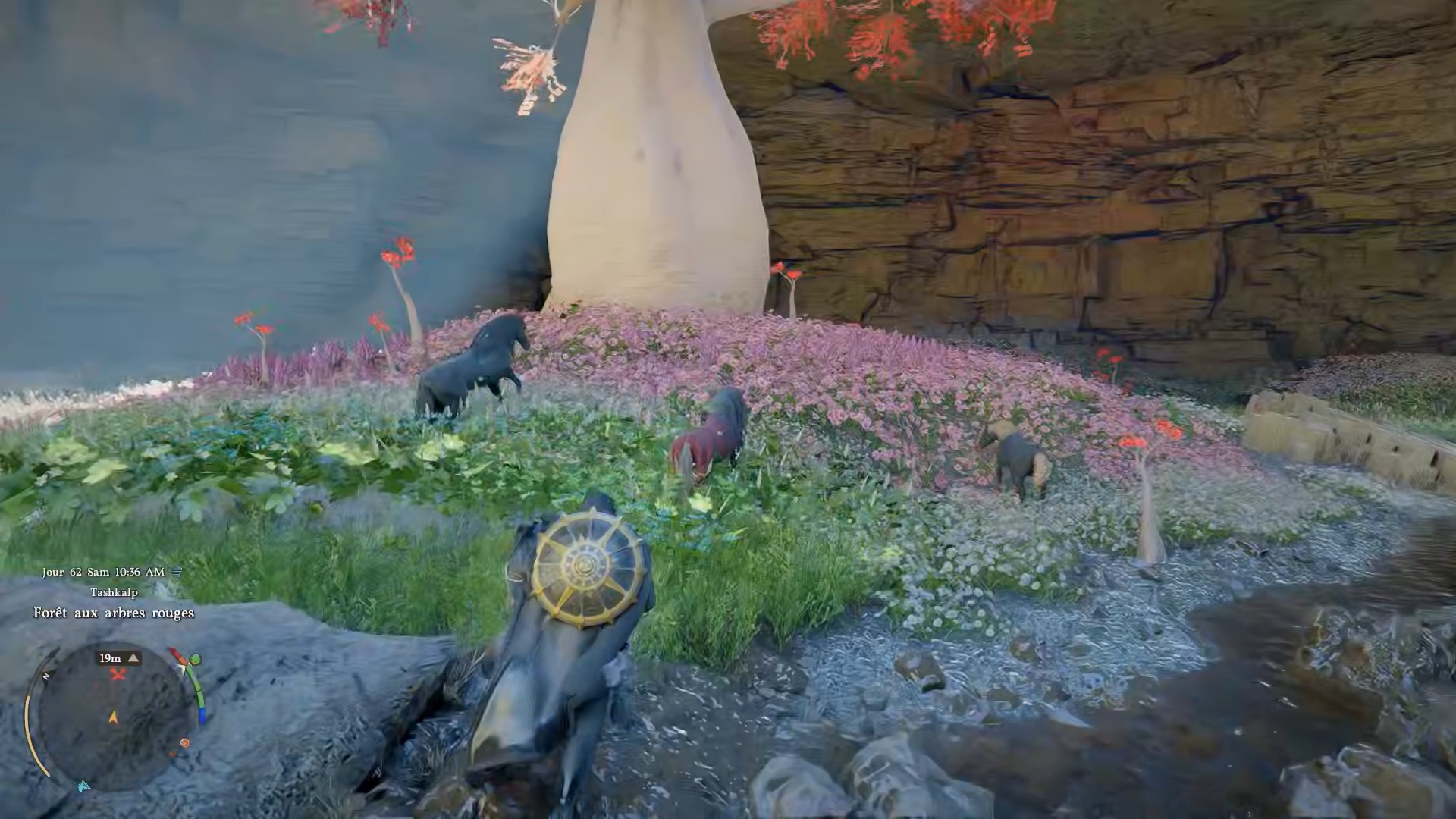Open the circular minimap

[114, 717]
